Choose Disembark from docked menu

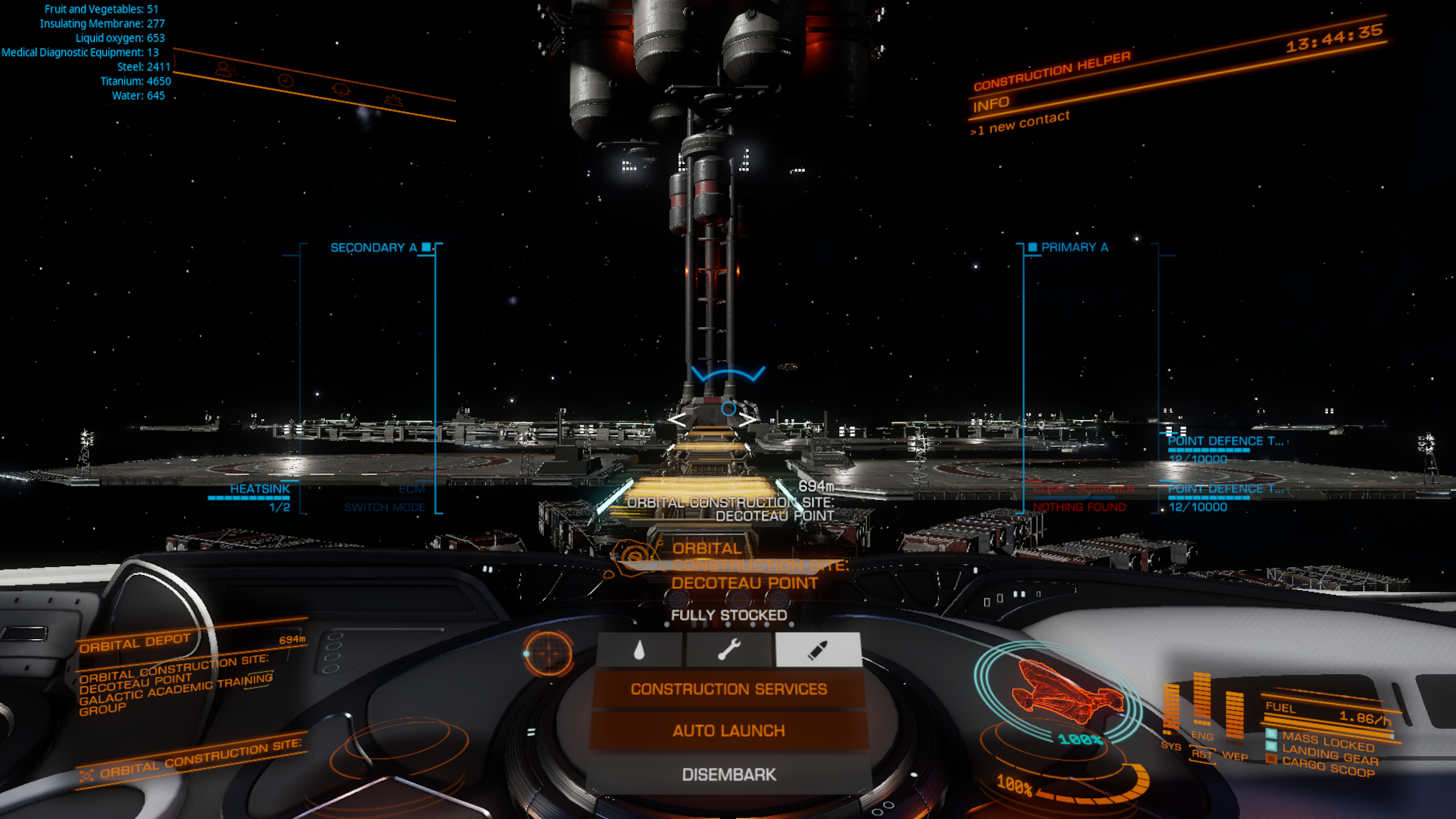coord(728,774)
